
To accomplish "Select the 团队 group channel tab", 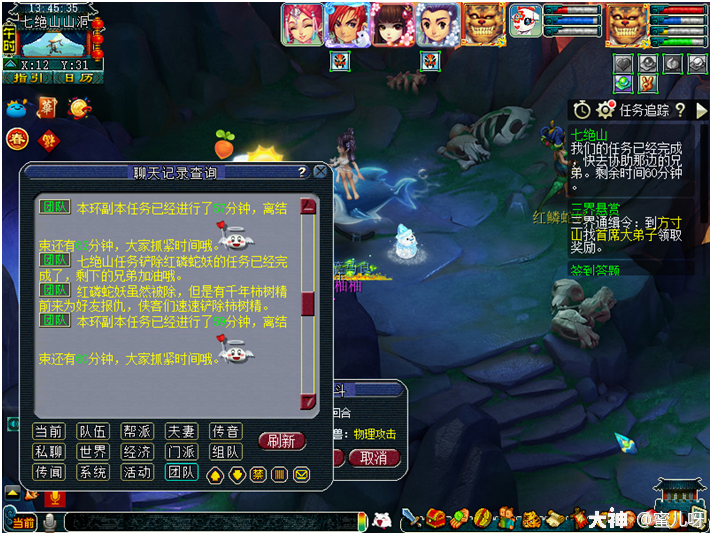I will pyautogui.click(x=181, y=472).
